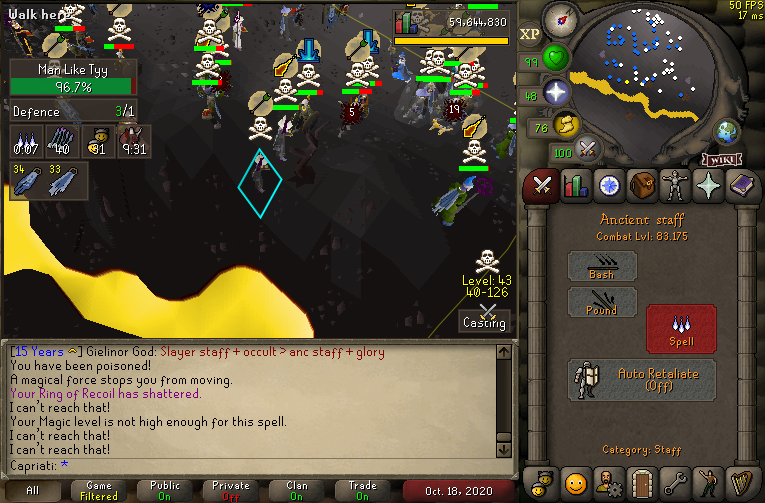Select the Bash attack style
Viewport: 765px width, 503px height.
[x=602, y=265]
